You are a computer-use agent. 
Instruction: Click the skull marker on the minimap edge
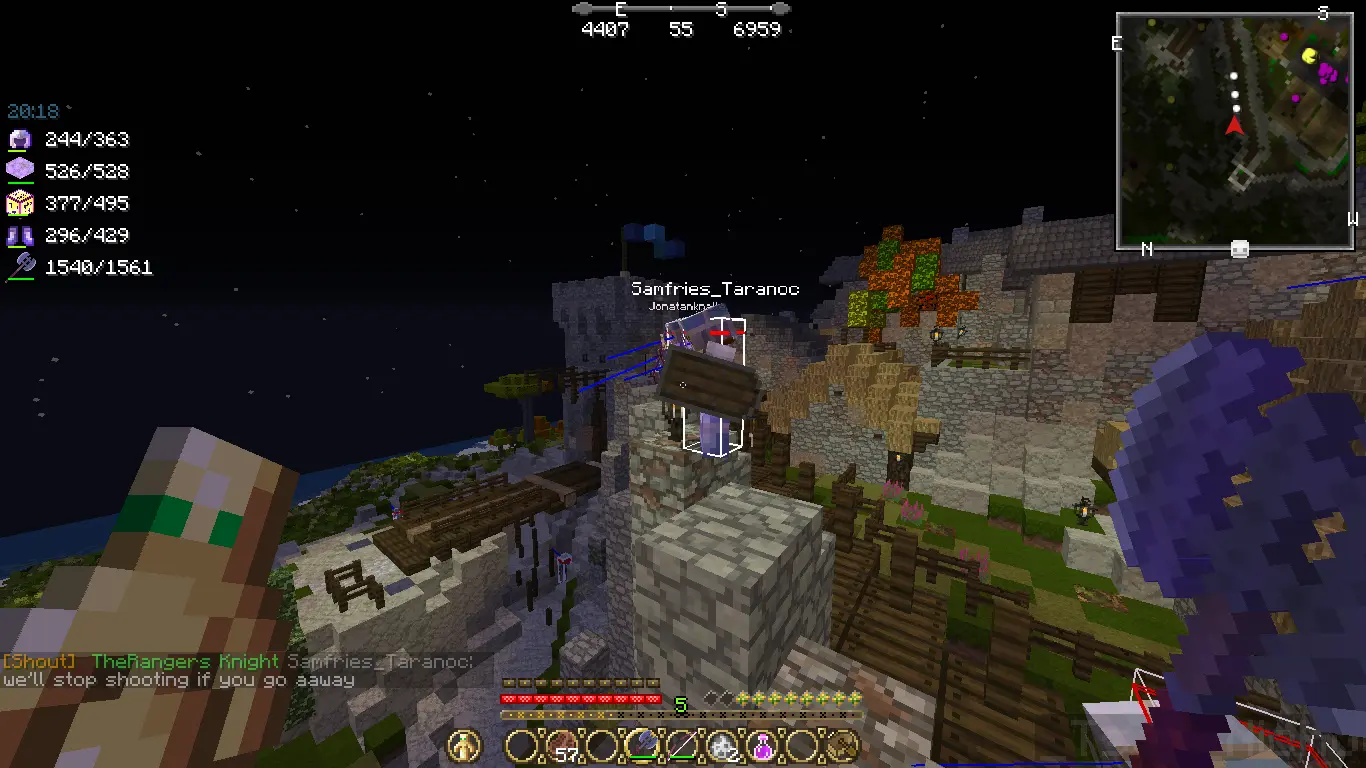(x=1239, y=249)
